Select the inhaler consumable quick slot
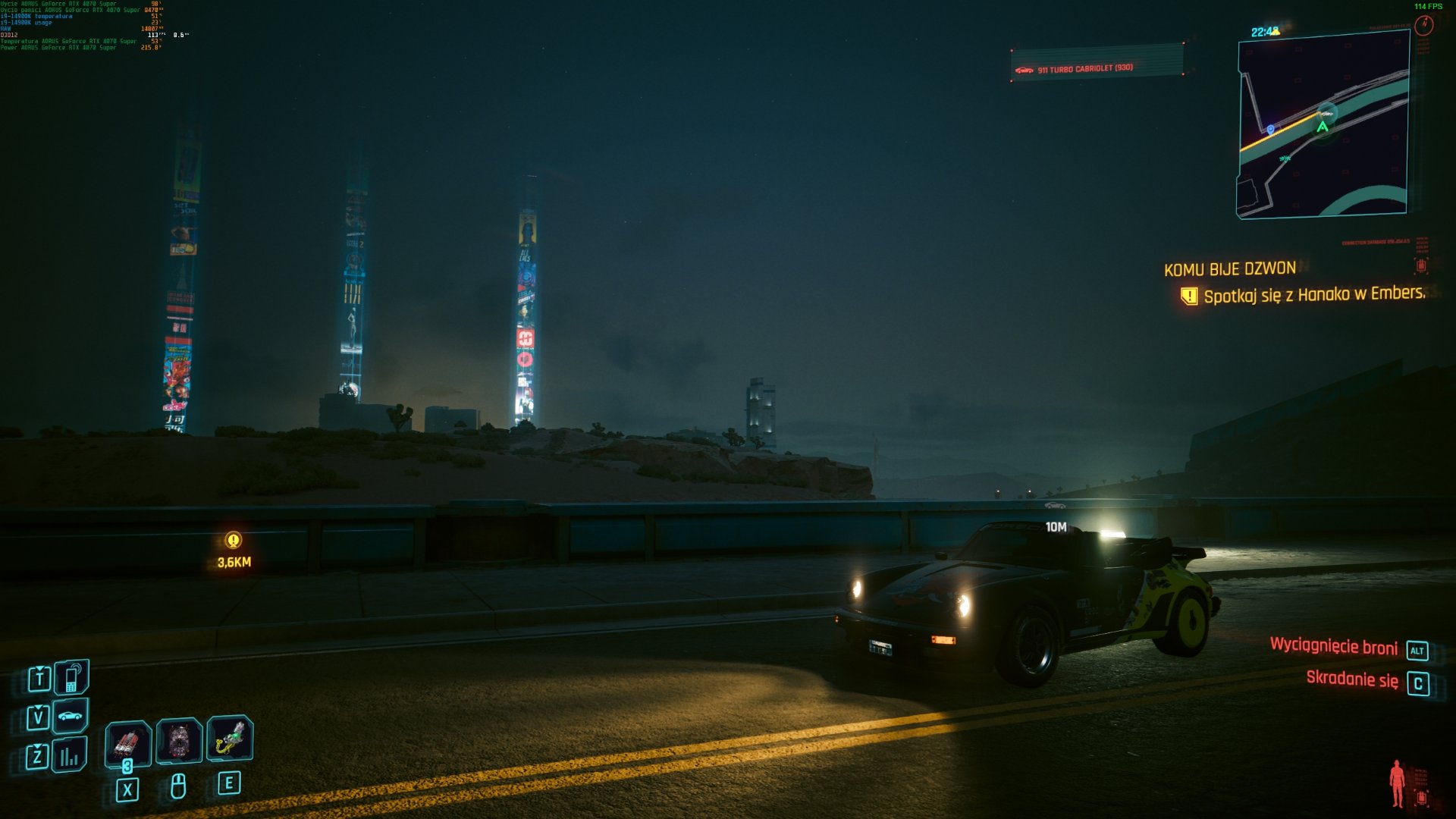The width and height of the screenshot is (1456, 819). point(230,738)
